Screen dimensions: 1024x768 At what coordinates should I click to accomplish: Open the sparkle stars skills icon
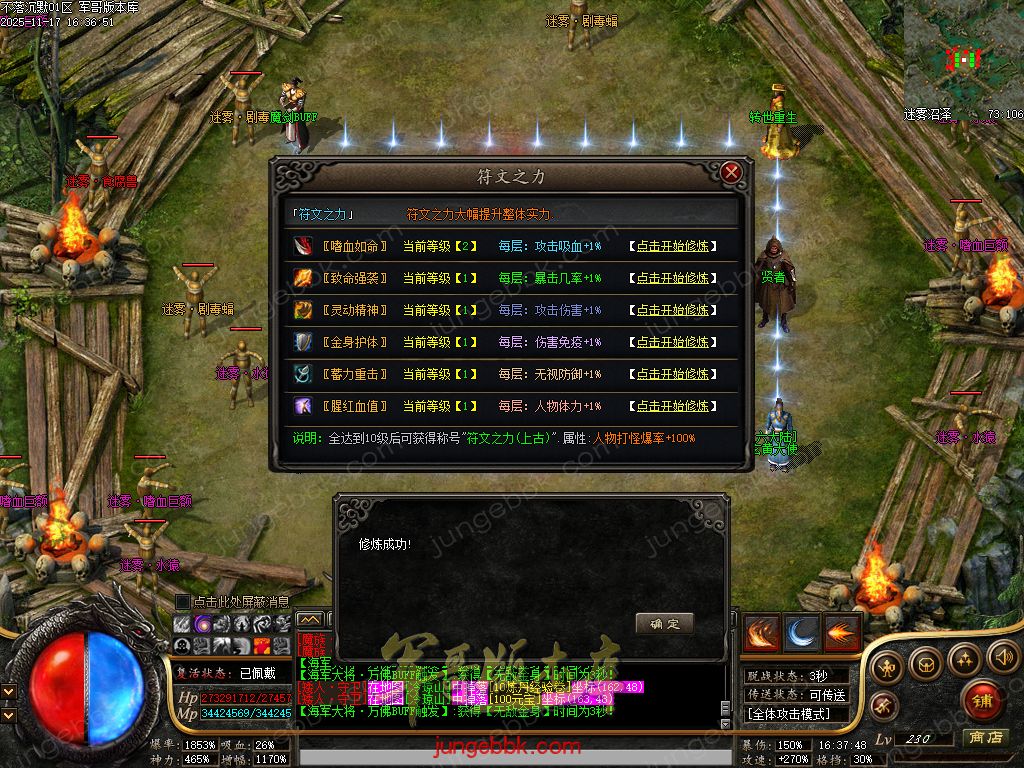tap(964, 658)
